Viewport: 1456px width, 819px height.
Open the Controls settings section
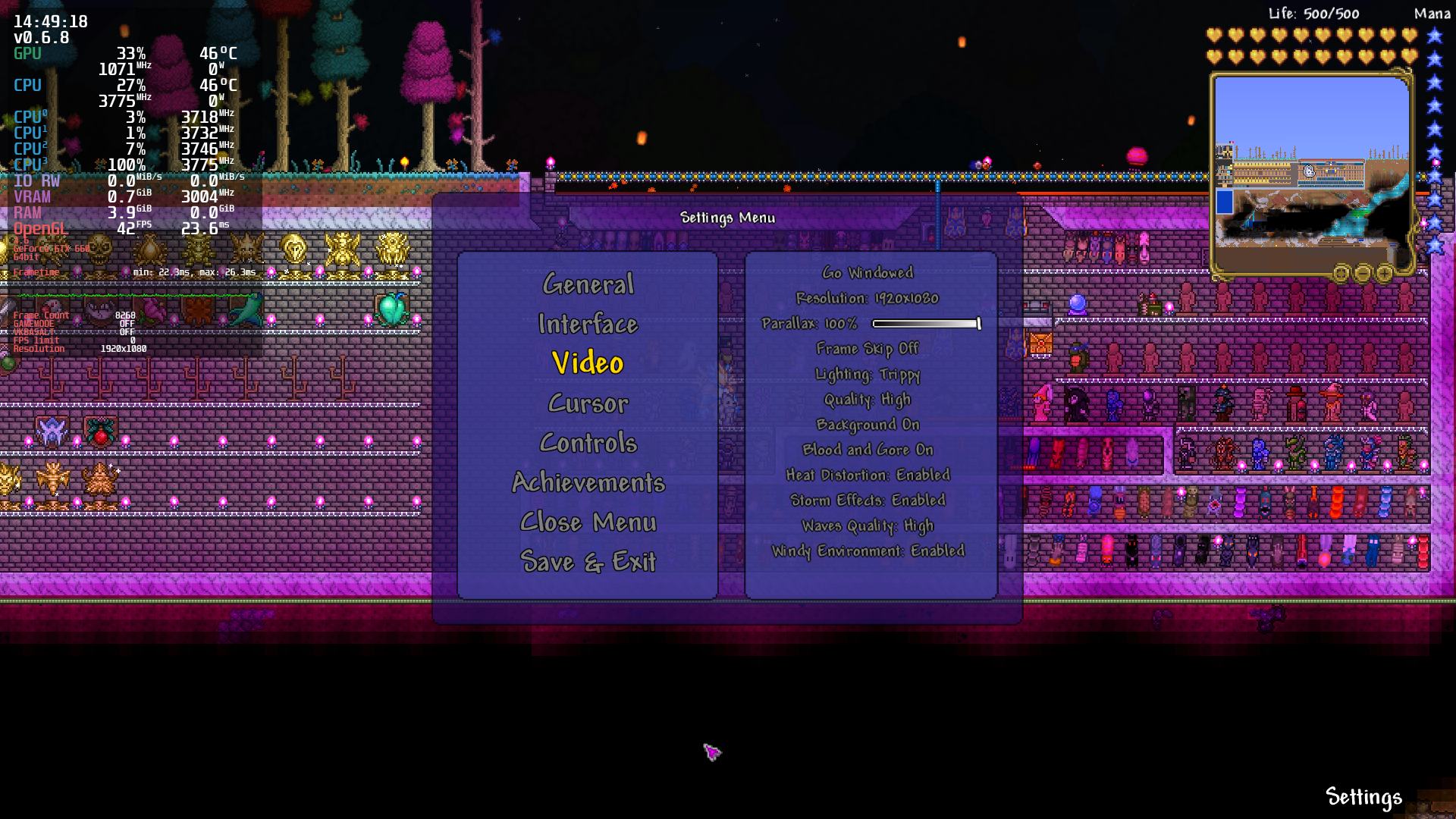click(x=588, y=443)
